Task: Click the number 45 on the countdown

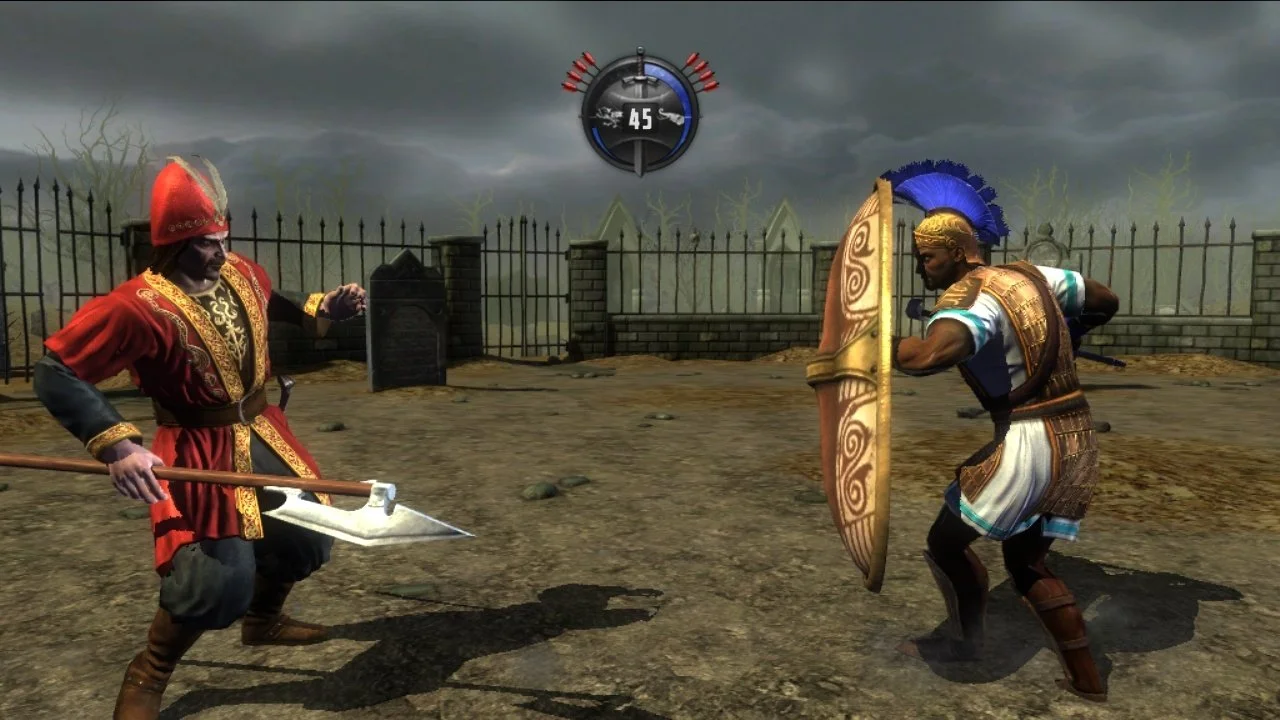Action: (640, 117)
